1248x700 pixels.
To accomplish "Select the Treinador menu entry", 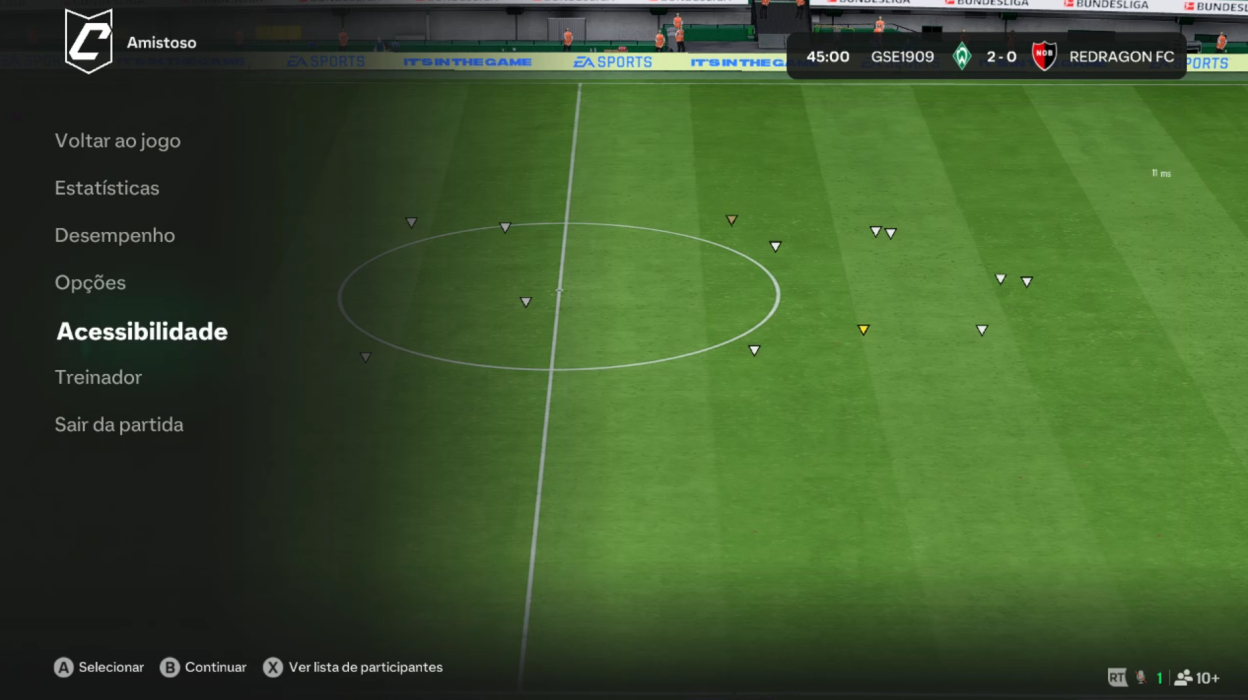I will [98, 377].
